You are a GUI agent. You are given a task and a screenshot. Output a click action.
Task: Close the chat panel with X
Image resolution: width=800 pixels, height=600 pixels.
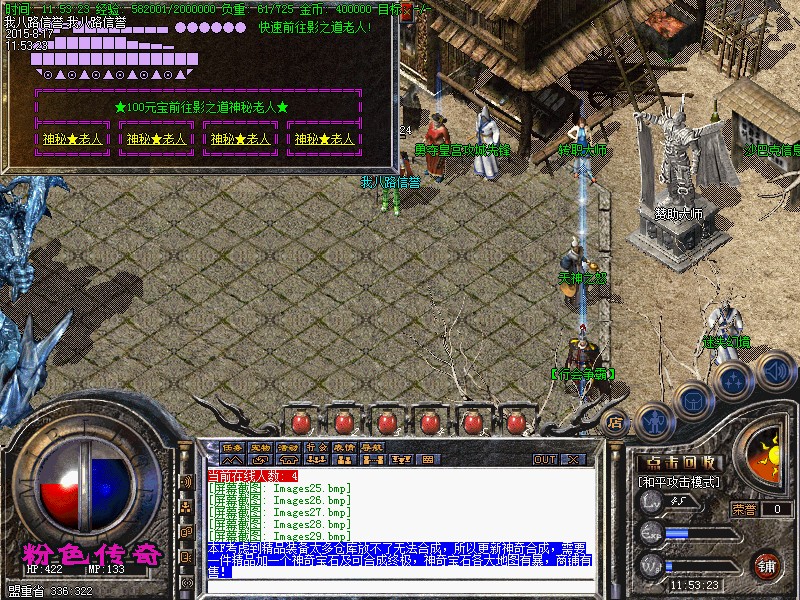coord(575,459)
